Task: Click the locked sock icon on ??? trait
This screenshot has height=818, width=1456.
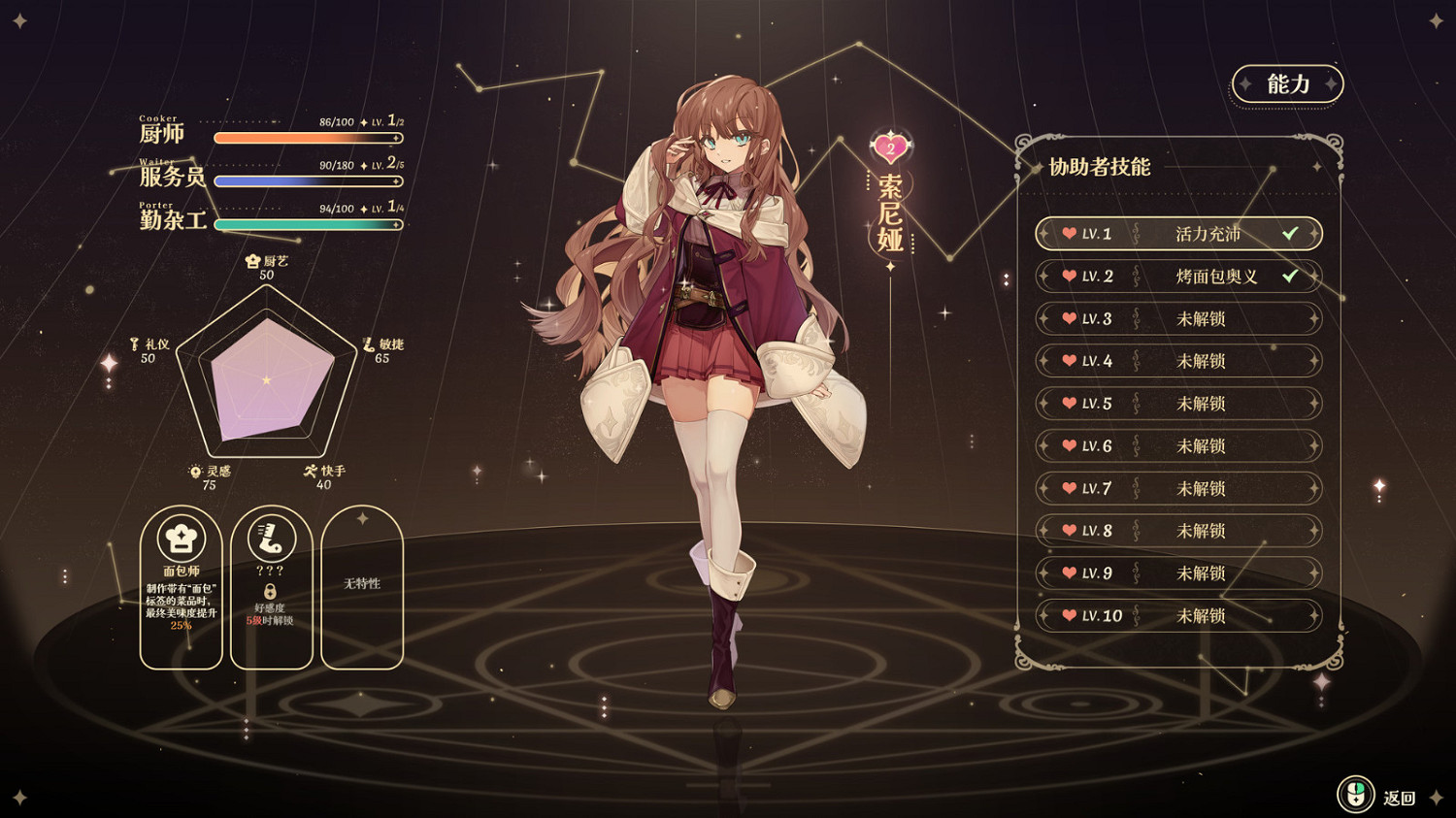Action: pos(270,540)
